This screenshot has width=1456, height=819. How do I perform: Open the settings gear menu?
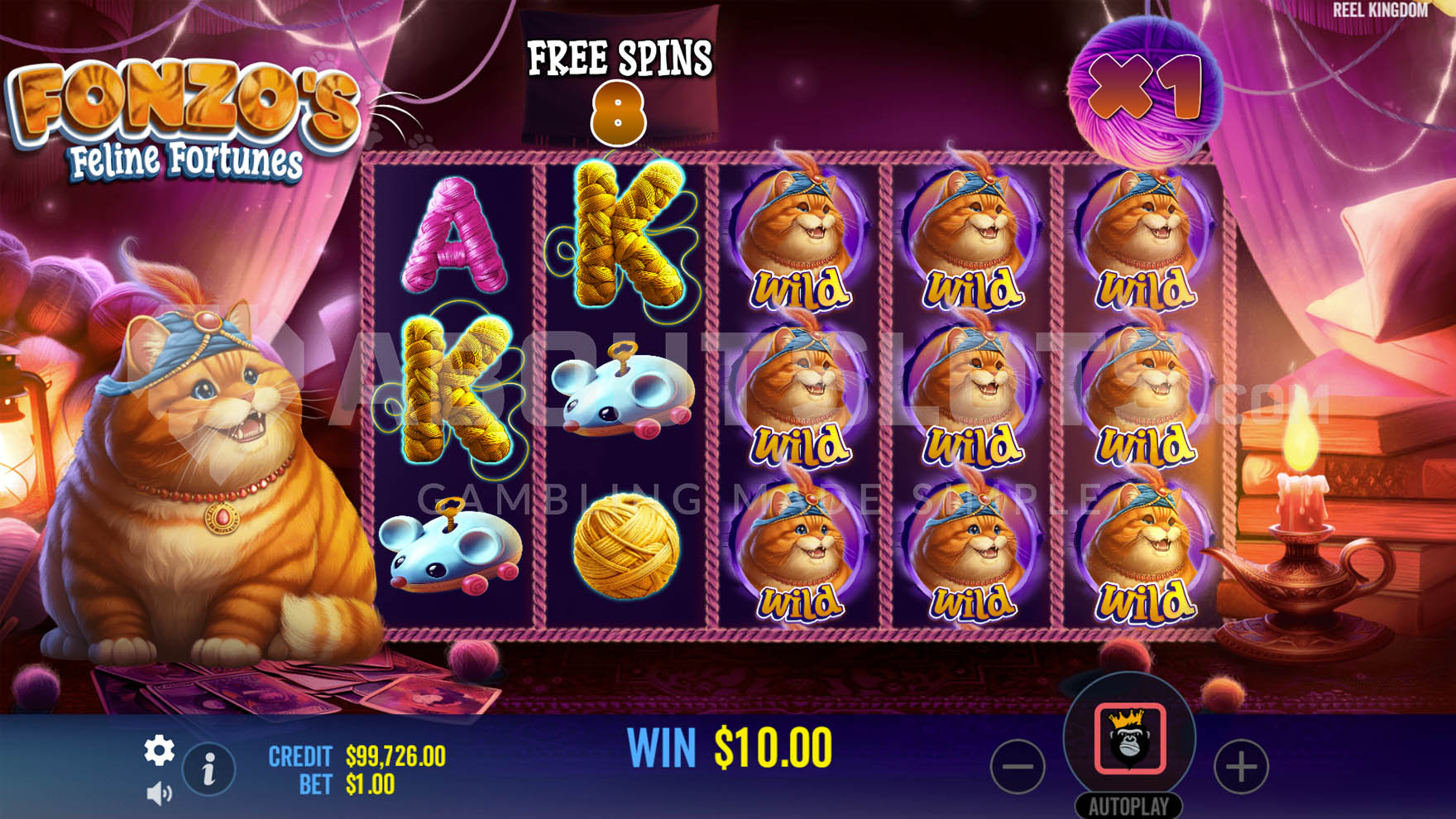point(159,750)
